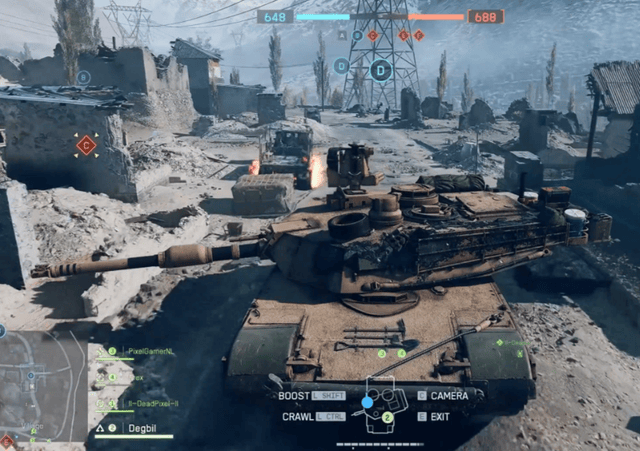The width and height of the screenshot is (640, 451).
Task: Select the large red C diamond marker
Action: pyautogui.click(x=87, y=145)
